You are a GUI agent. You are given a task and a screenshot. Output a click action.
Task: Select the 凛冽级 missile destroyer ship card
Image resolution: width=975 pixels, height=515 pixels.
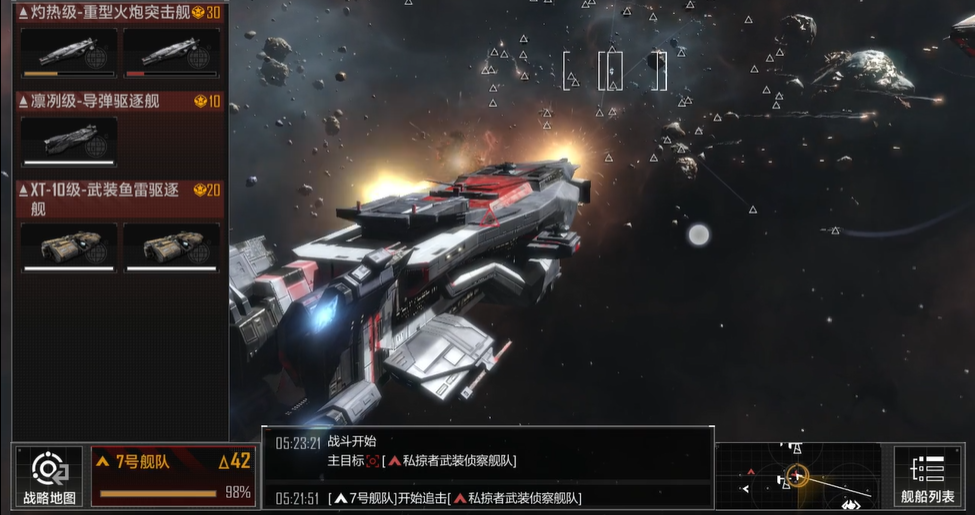(69, 139)
